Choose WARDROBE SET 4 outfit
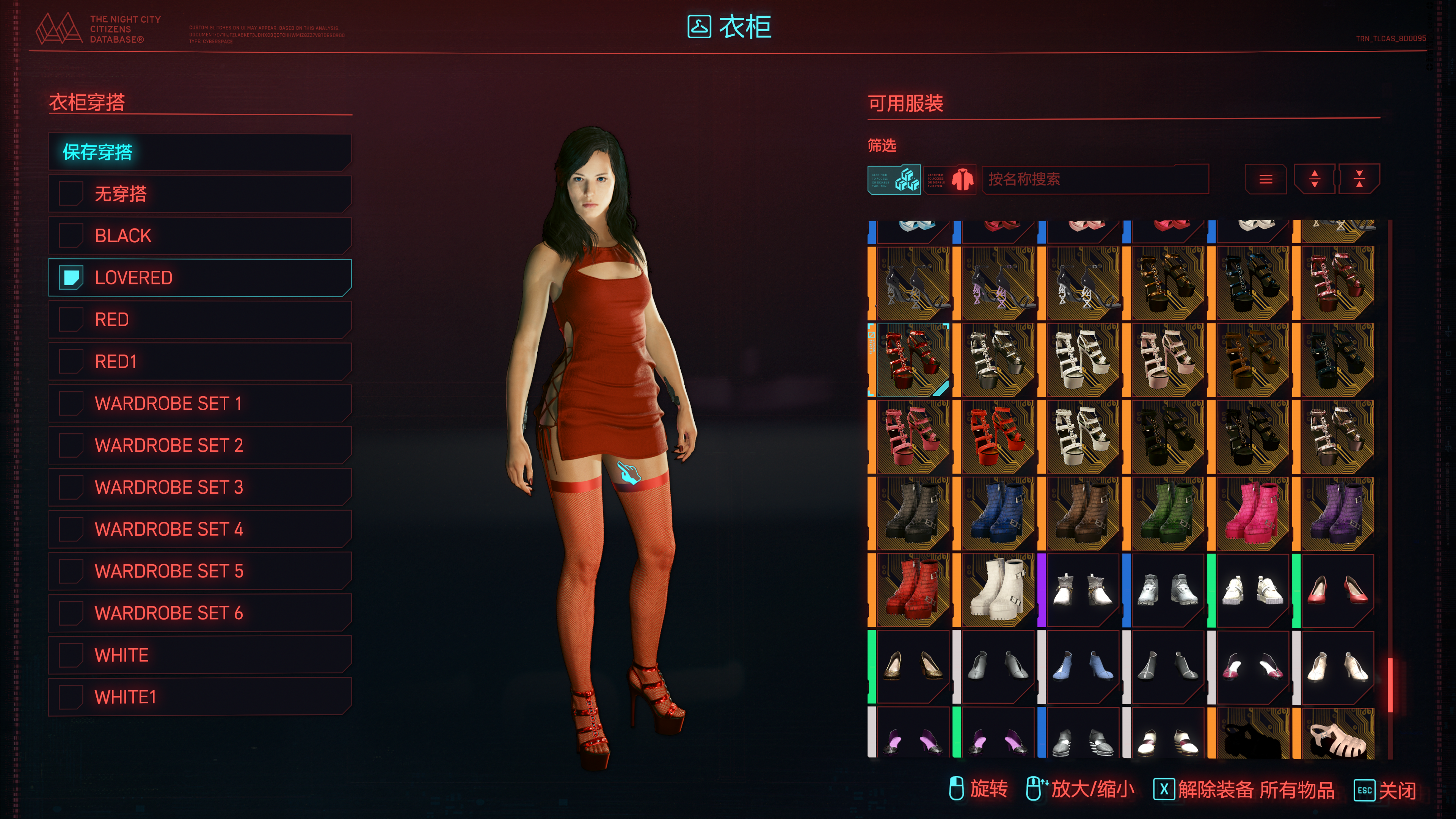Viewport: 1456px width, 819px height. pyautogui.click(x=199, y=529)
